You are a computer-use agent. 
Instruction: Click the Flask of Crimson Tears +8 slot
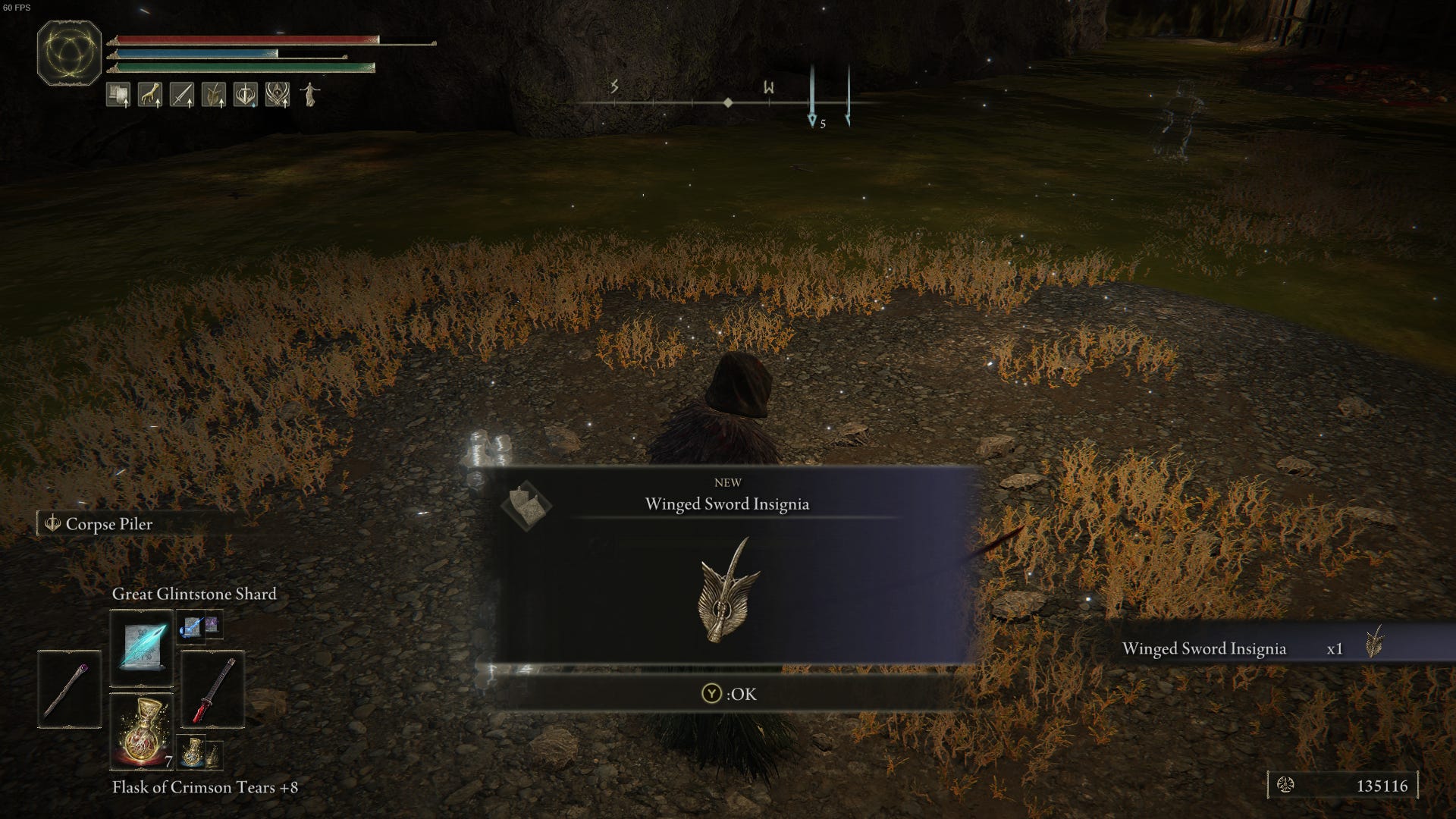pyautogui.click(x=143, y=731)
